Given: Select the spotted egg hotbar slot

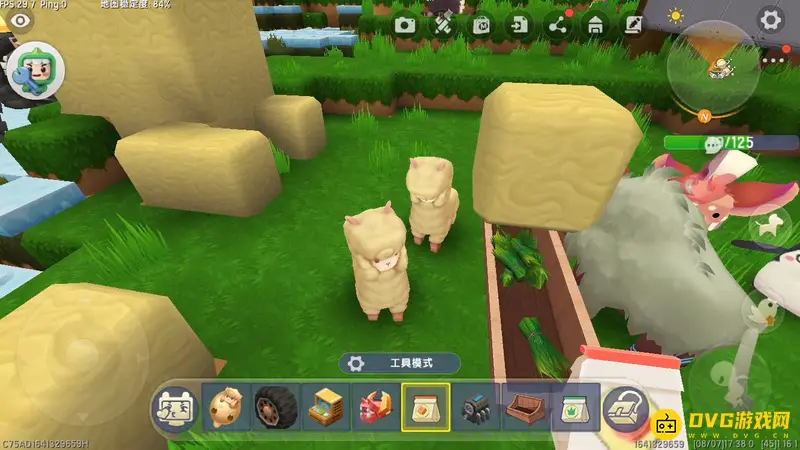Looking at the screenshot, I should tap(225, 408).
